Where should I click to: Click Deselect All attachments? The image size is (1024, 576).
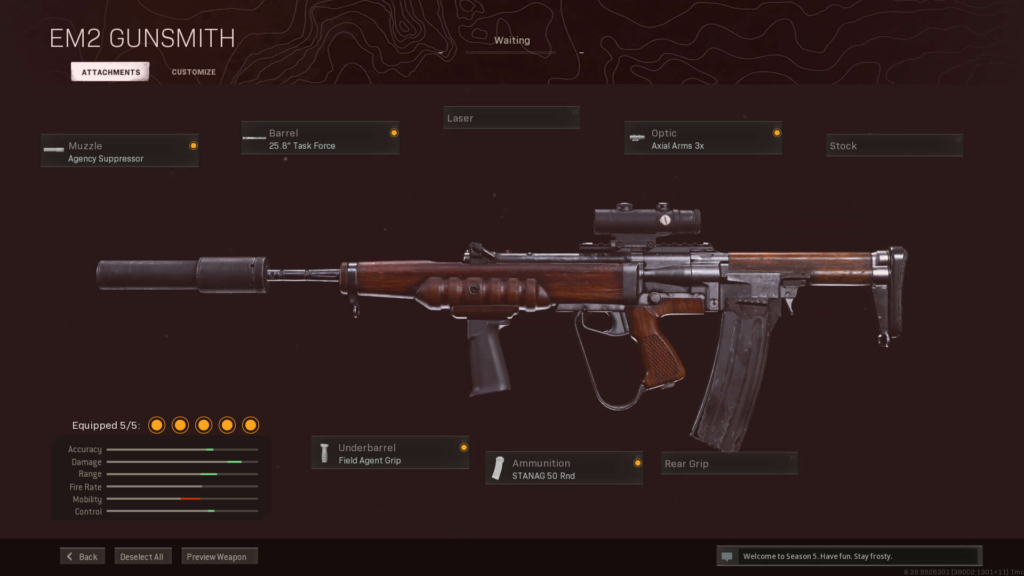pyautogui.click(x=143, y=556)
